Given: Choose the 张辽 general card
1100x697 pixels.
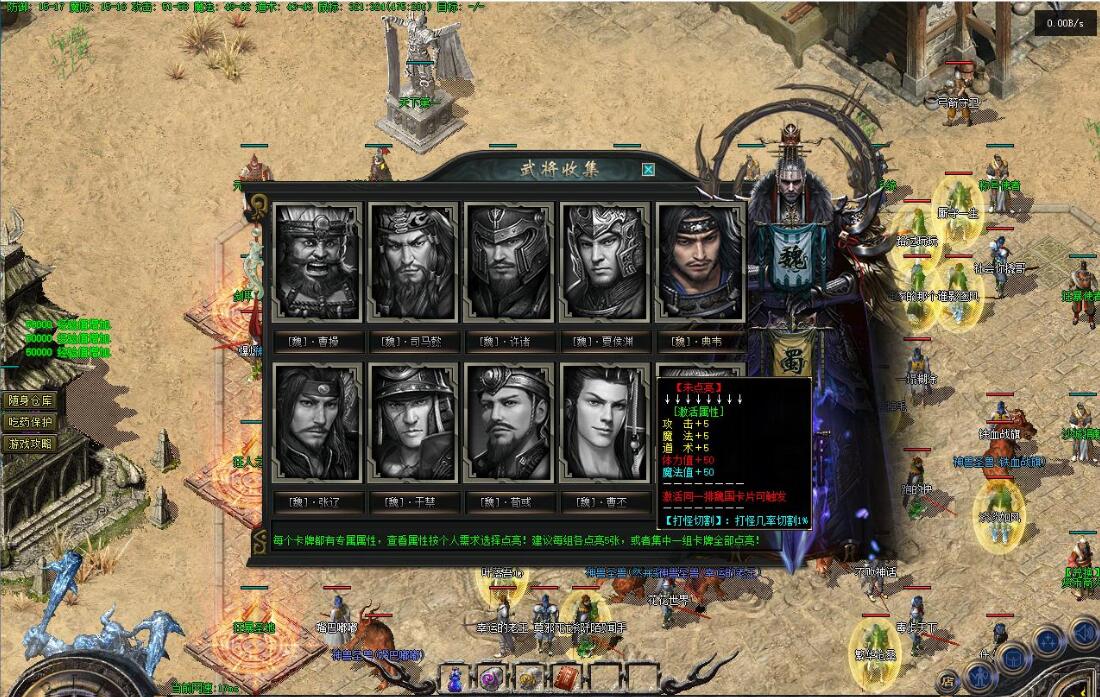Looking at the screenshot, I should point(317,421).
